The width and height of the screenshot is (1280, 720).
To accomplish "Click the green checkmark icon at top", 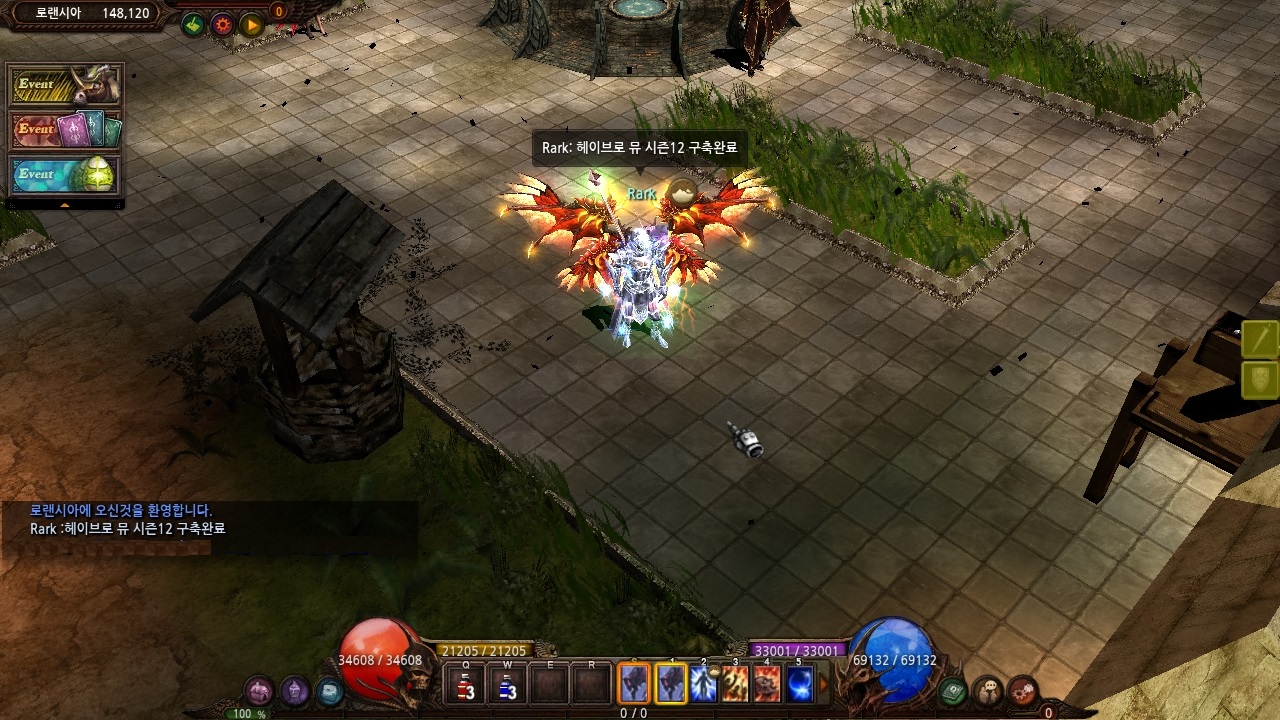I will point(193,25).
